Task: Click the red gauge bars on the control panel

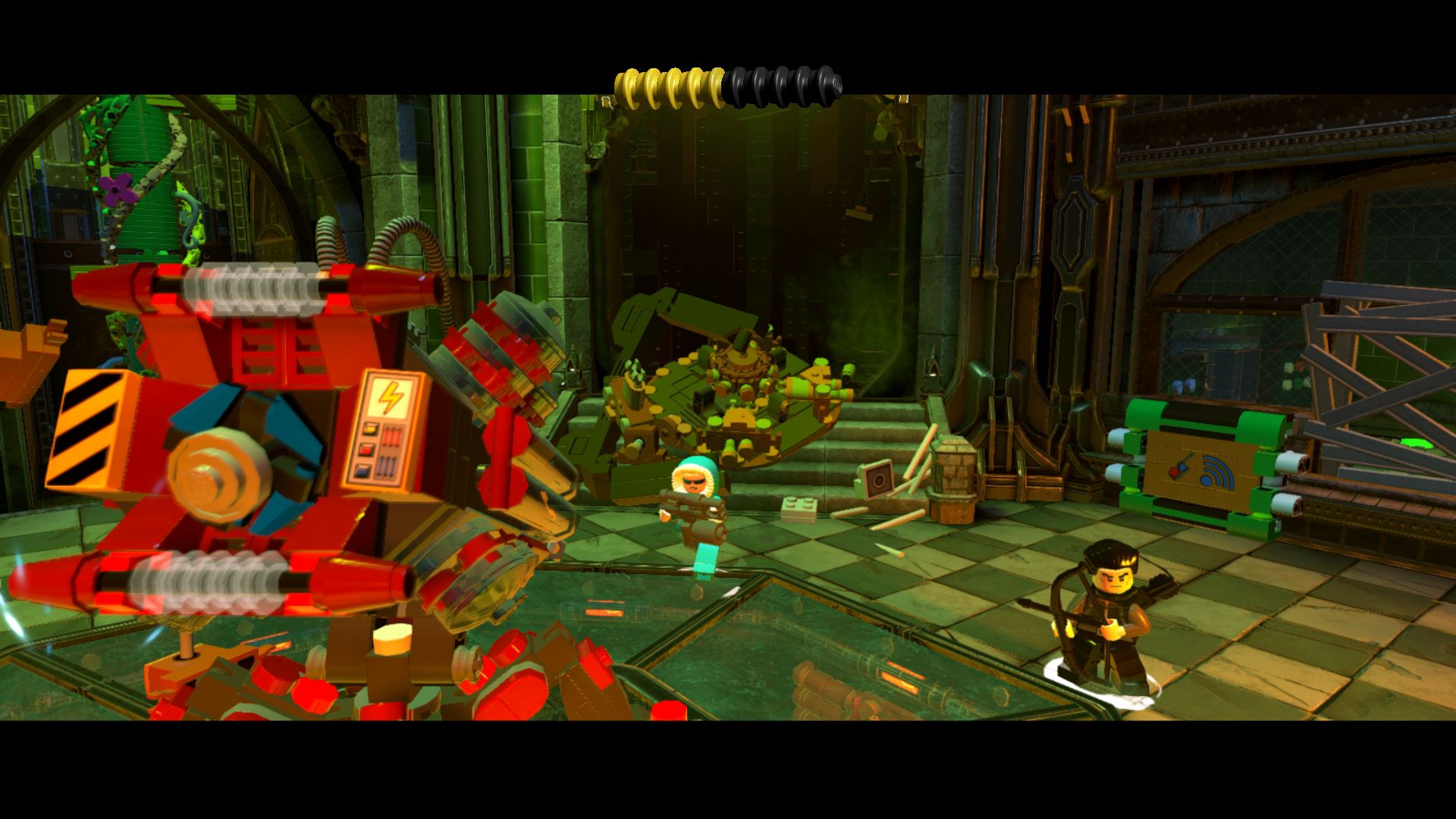Action: pos(391,435)
